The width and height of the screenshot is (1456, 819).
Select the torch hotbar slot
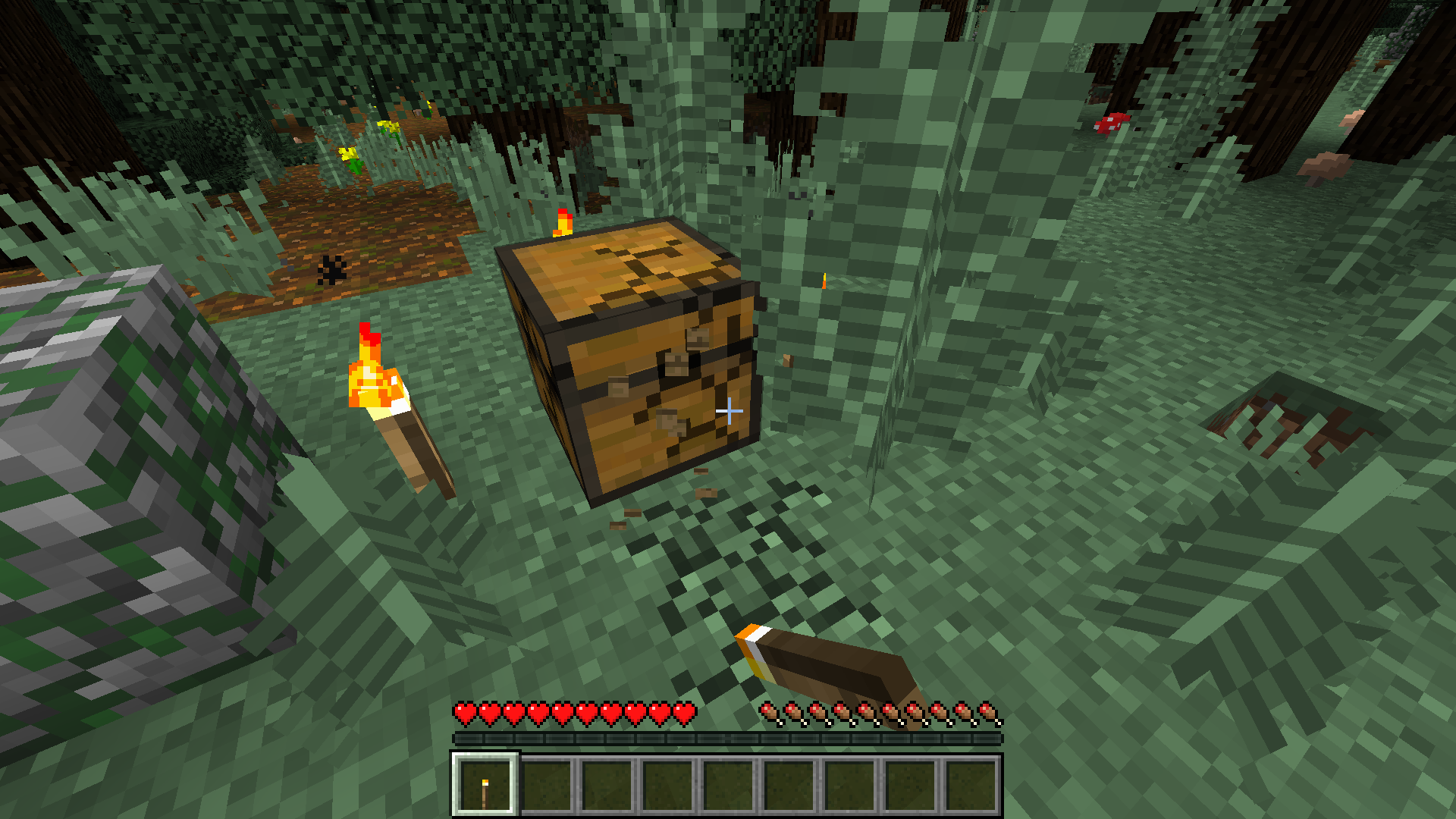[485, 786]
